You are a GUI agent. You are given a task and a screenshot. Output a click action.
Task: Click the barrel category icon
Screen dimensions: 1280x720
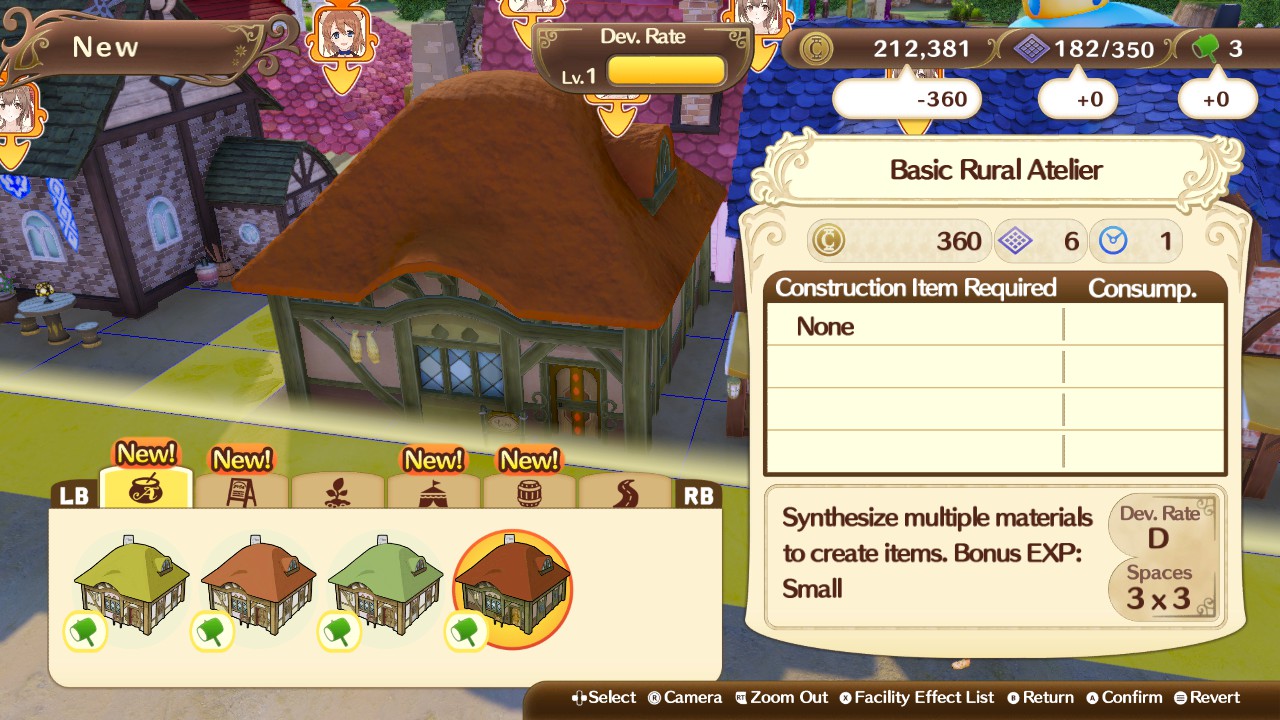[529, 491]
